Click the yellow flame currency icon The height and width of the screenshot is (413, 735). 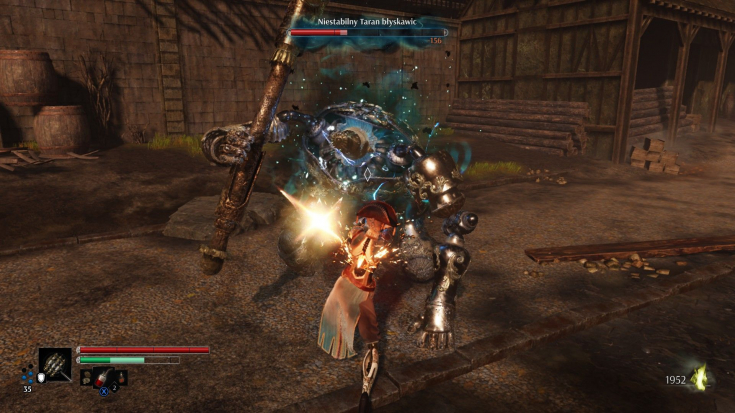pos(700,377)
